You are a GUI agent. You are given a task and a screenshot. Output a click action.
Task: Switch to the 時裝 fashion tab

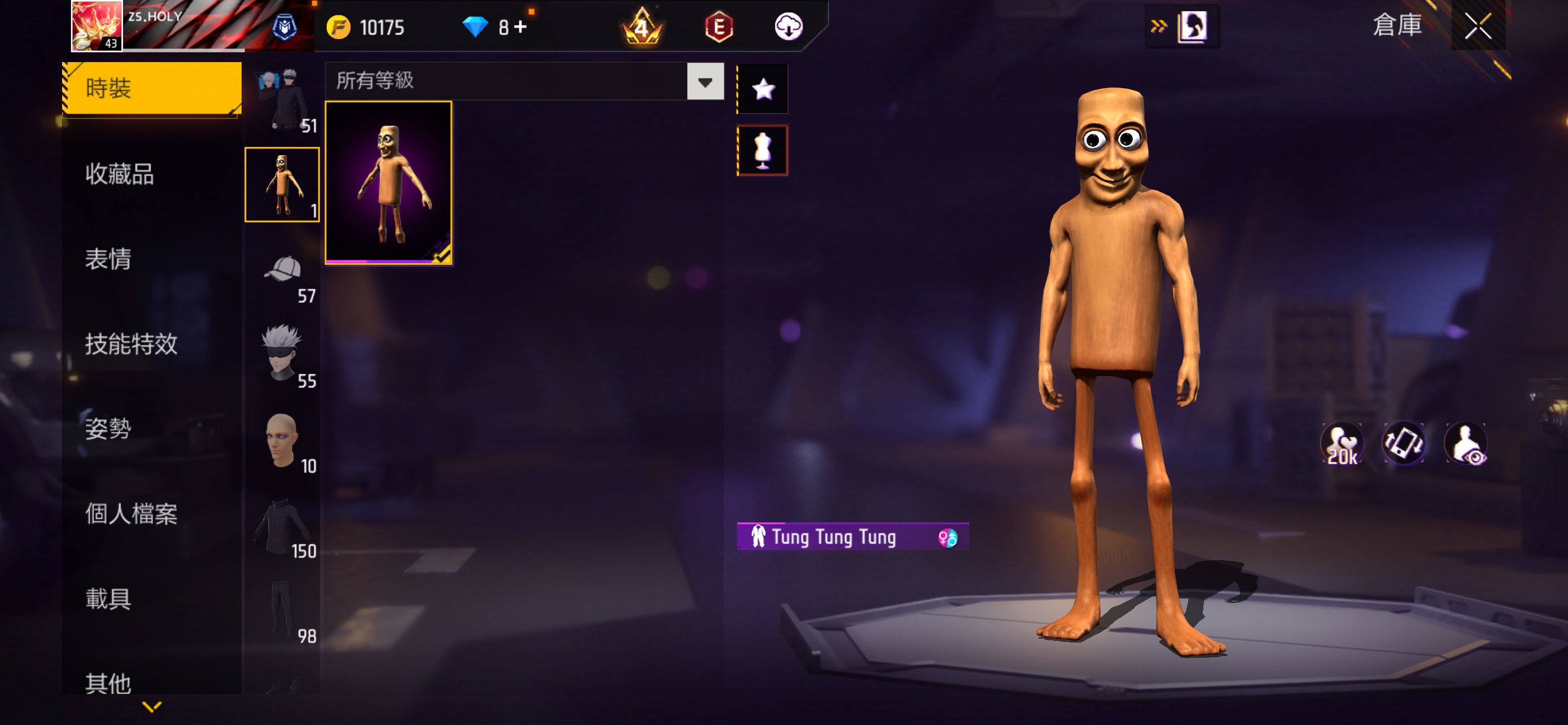coord(151,88)
